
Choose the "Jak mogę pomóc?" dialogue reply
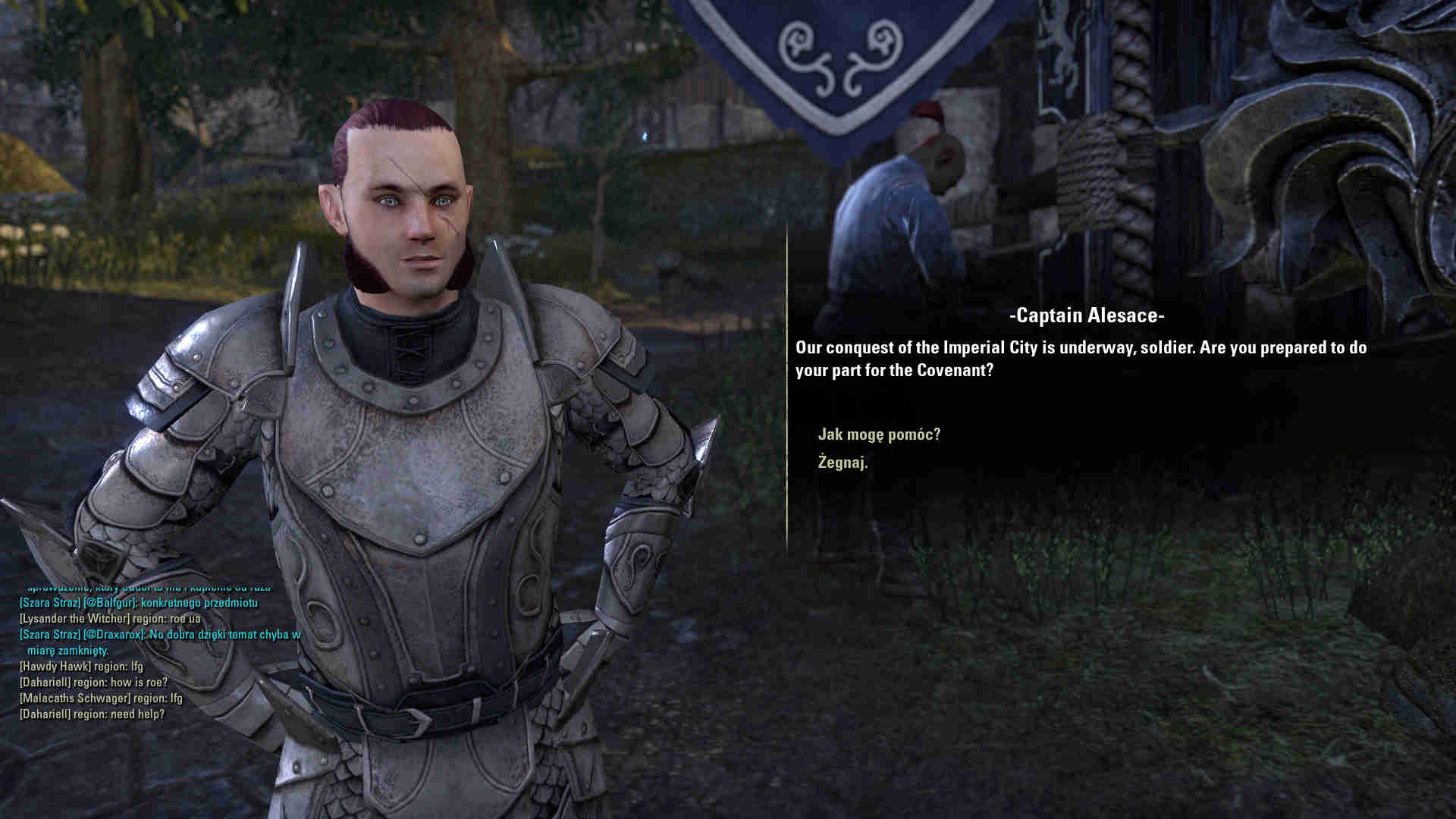(x=879, y=435)
